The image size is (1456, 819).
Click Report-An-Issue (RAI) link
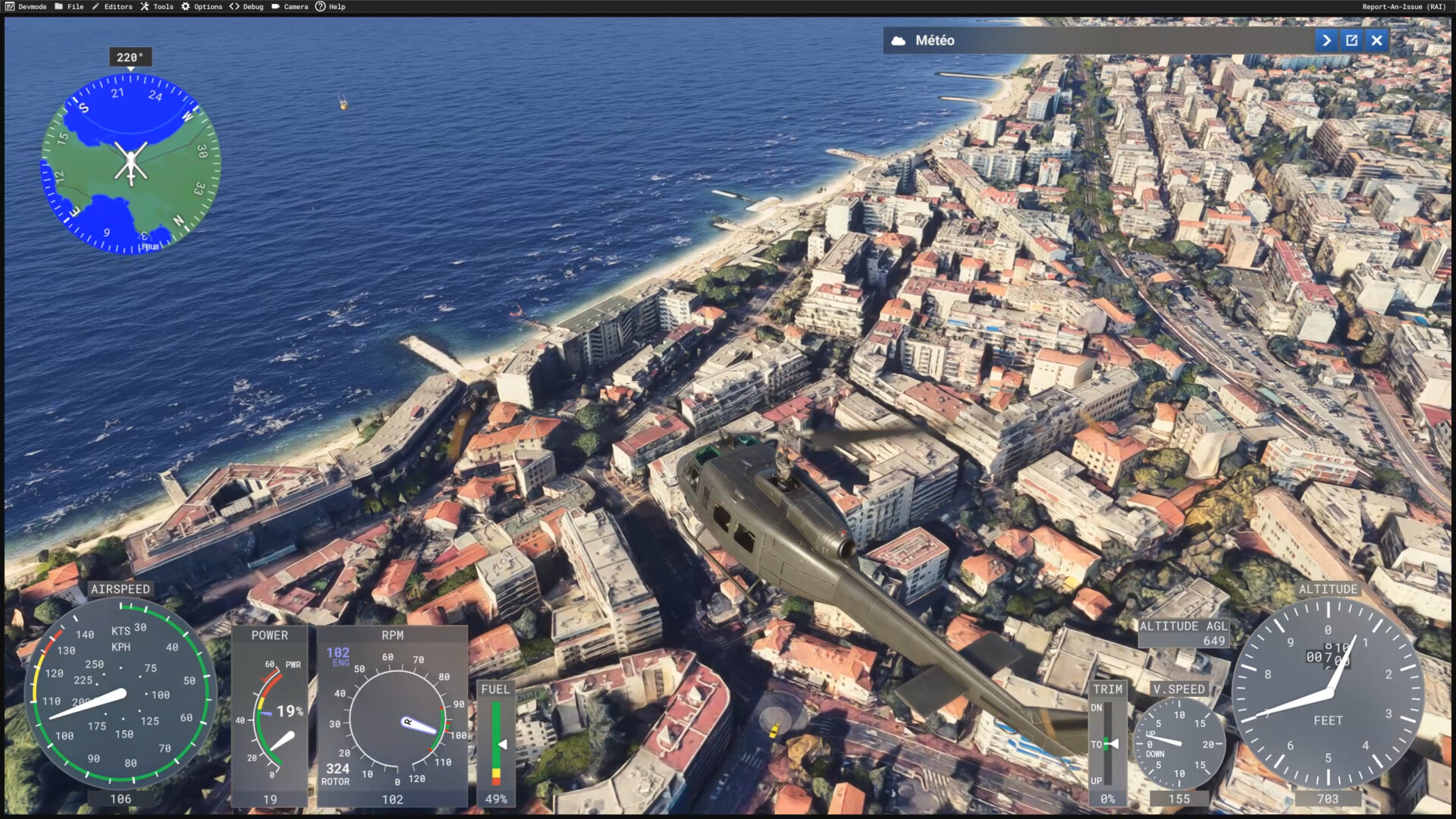1404,7
